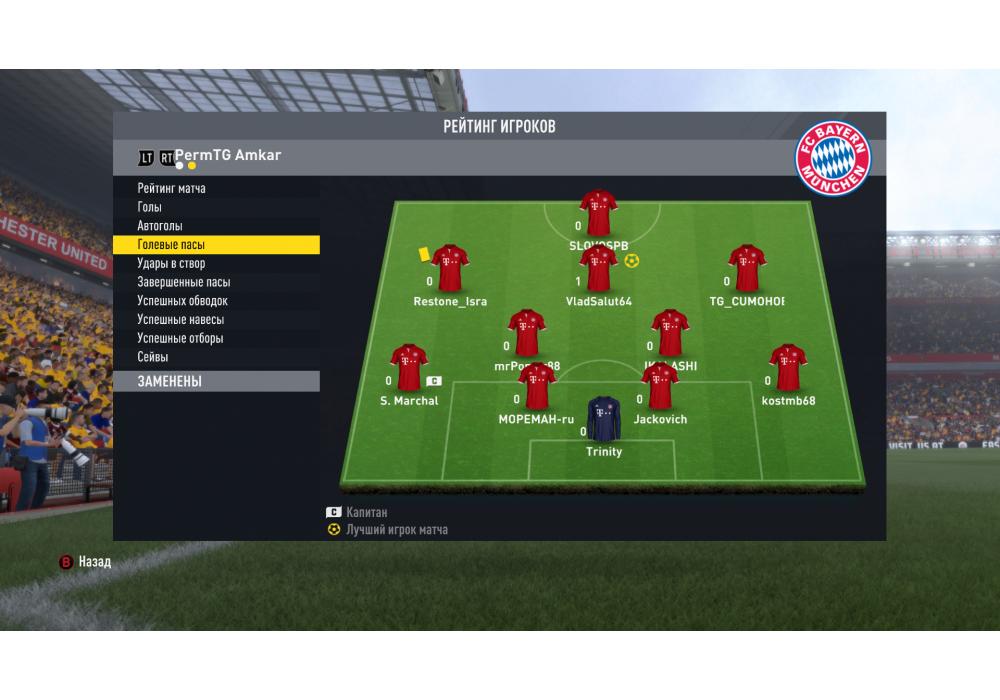
Task: Select defender Jackovich's shirt
Action: [659, 386]
